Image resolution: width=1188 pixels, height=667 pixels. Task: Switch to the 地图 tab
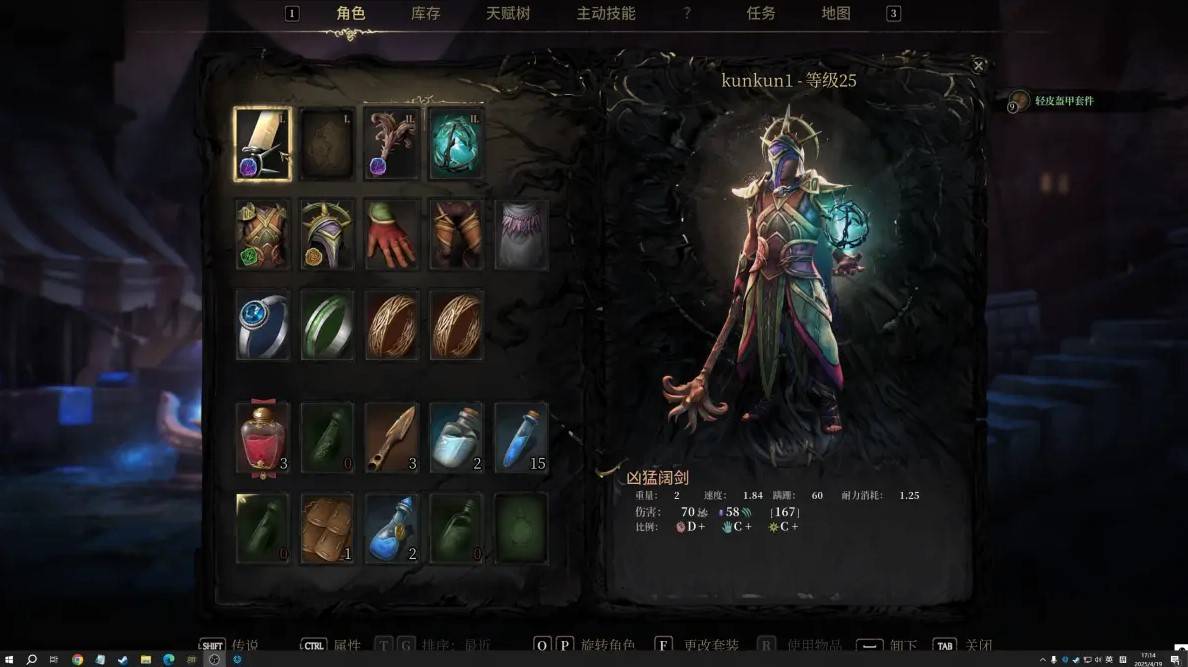point(836,14)
